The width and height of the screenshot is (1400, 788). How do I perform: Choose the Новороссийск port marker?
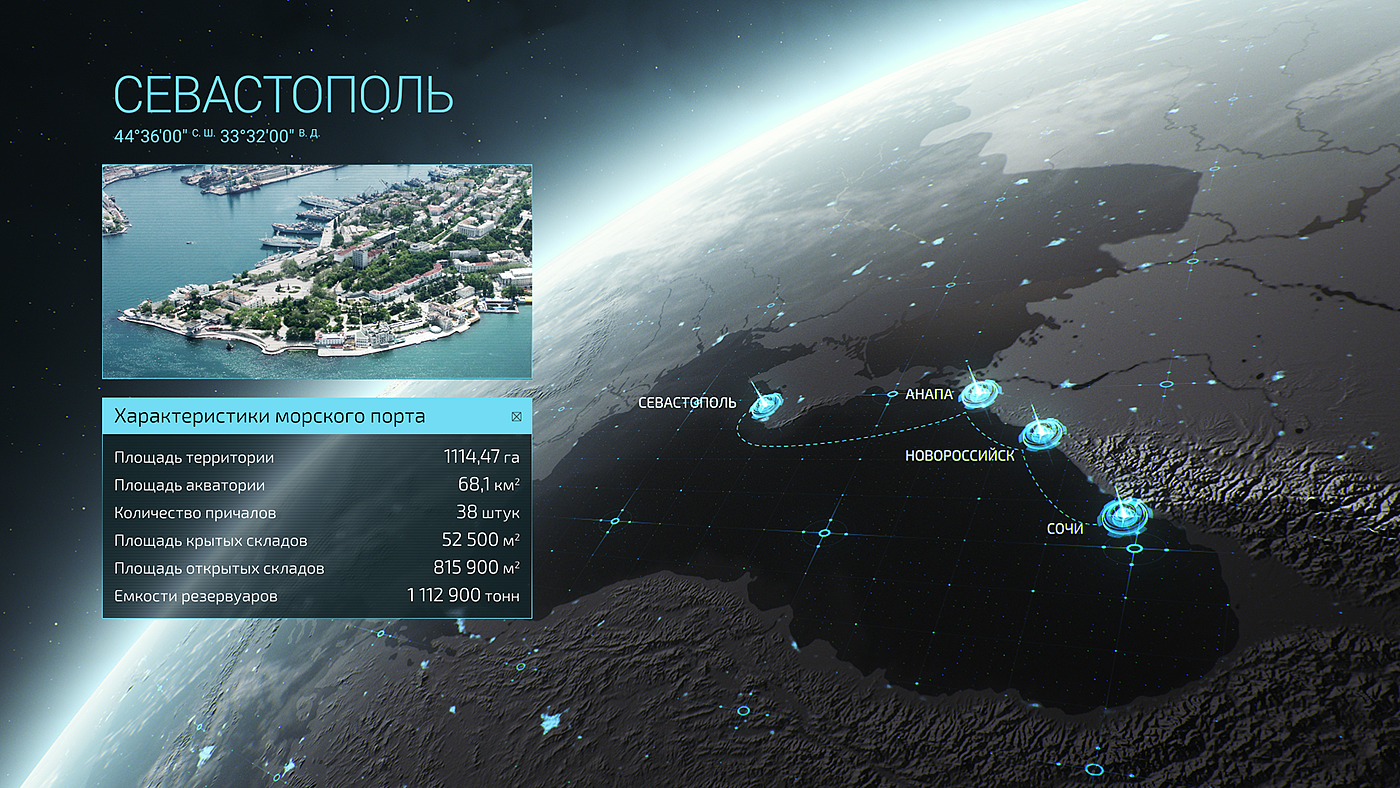[1042, 433]
